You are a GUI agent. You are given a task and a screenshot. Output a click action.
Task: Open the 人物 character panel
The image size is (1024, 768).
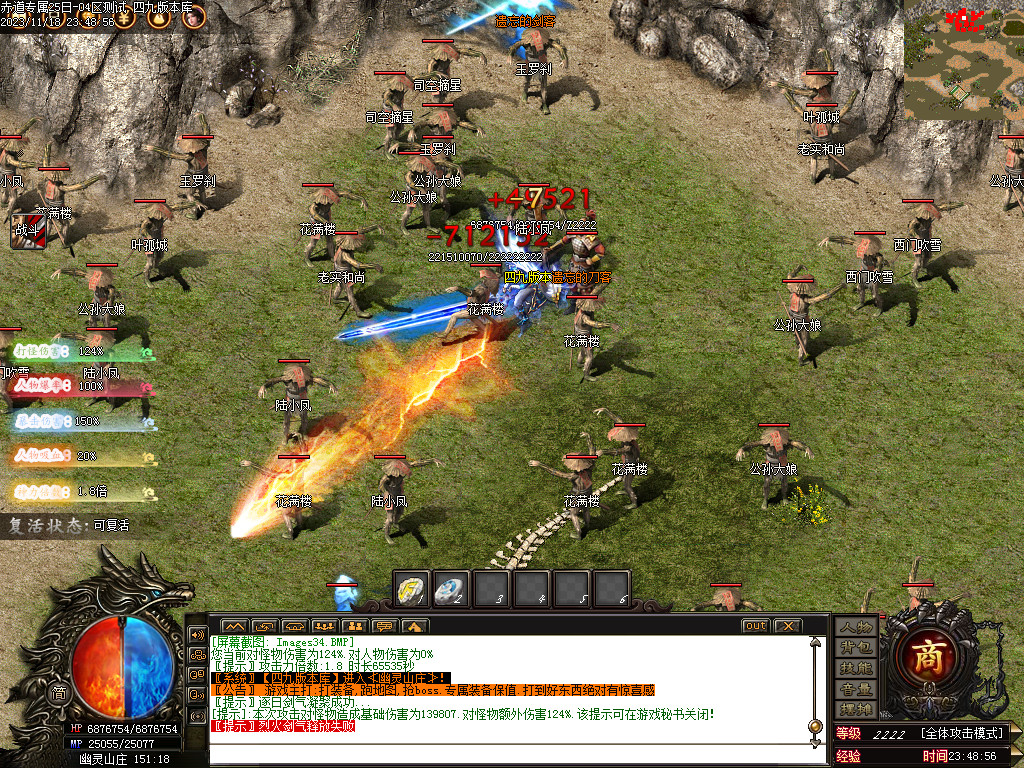857,626
